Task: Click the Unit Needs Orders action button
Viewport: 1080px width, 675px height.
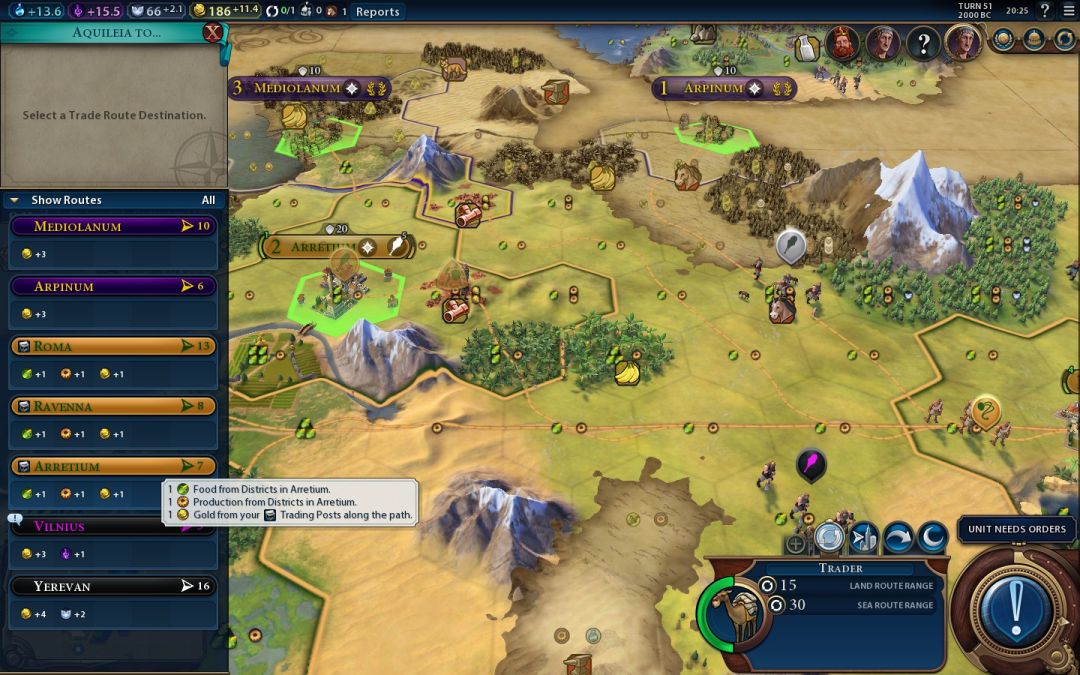Action: [1016, 604]
